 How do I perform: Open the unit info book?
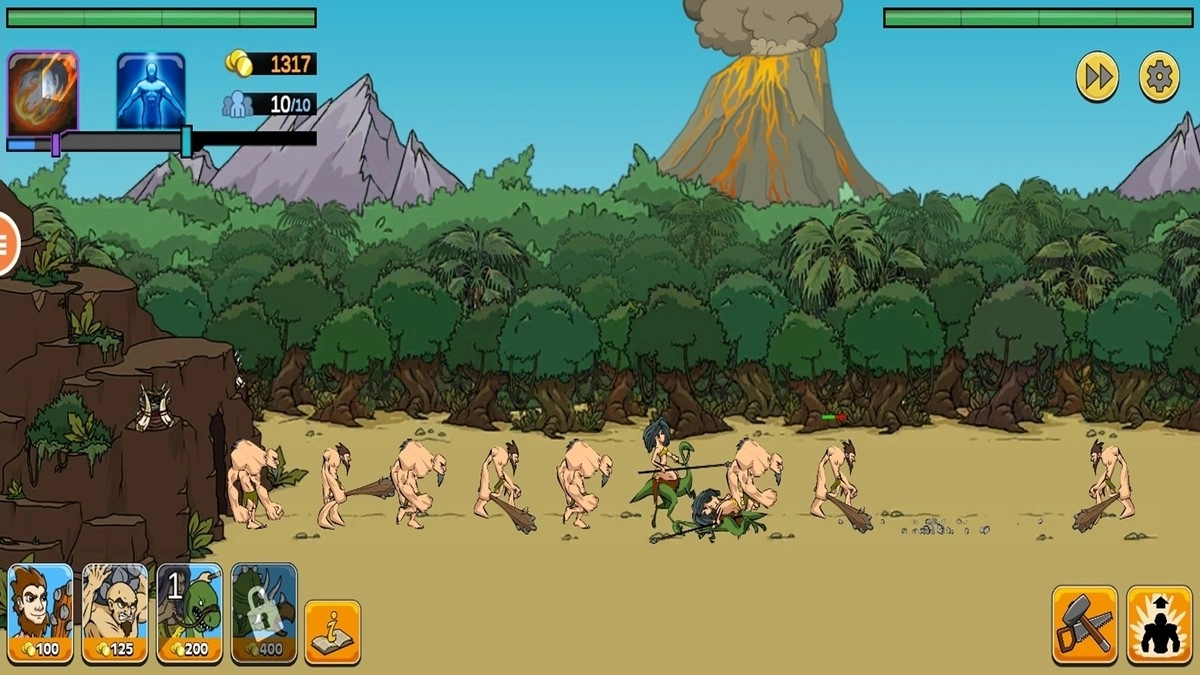pos(332,631)
